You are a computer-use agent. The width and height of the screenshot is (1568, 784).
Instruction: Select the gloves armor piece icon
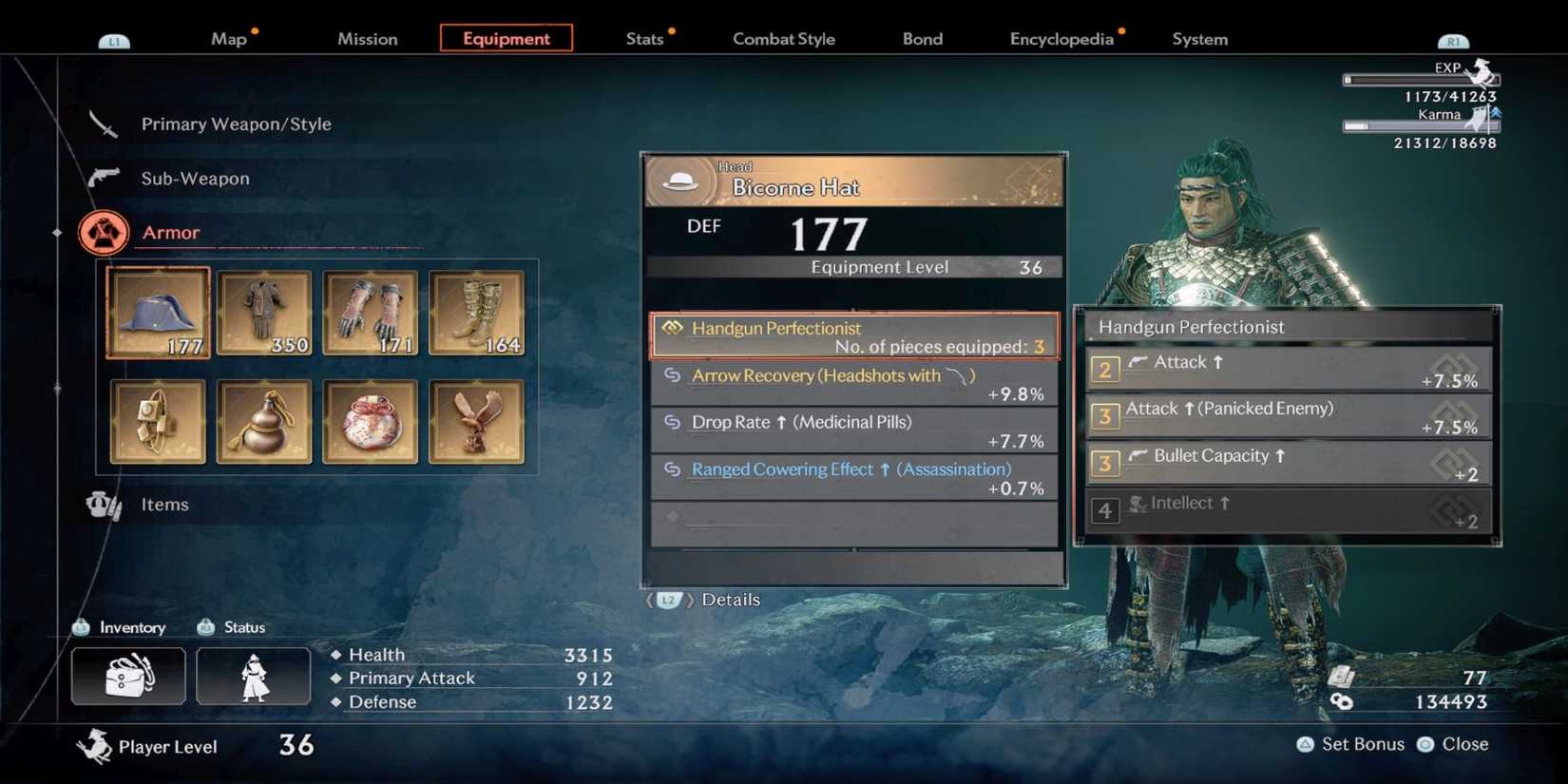click(370, 312)
